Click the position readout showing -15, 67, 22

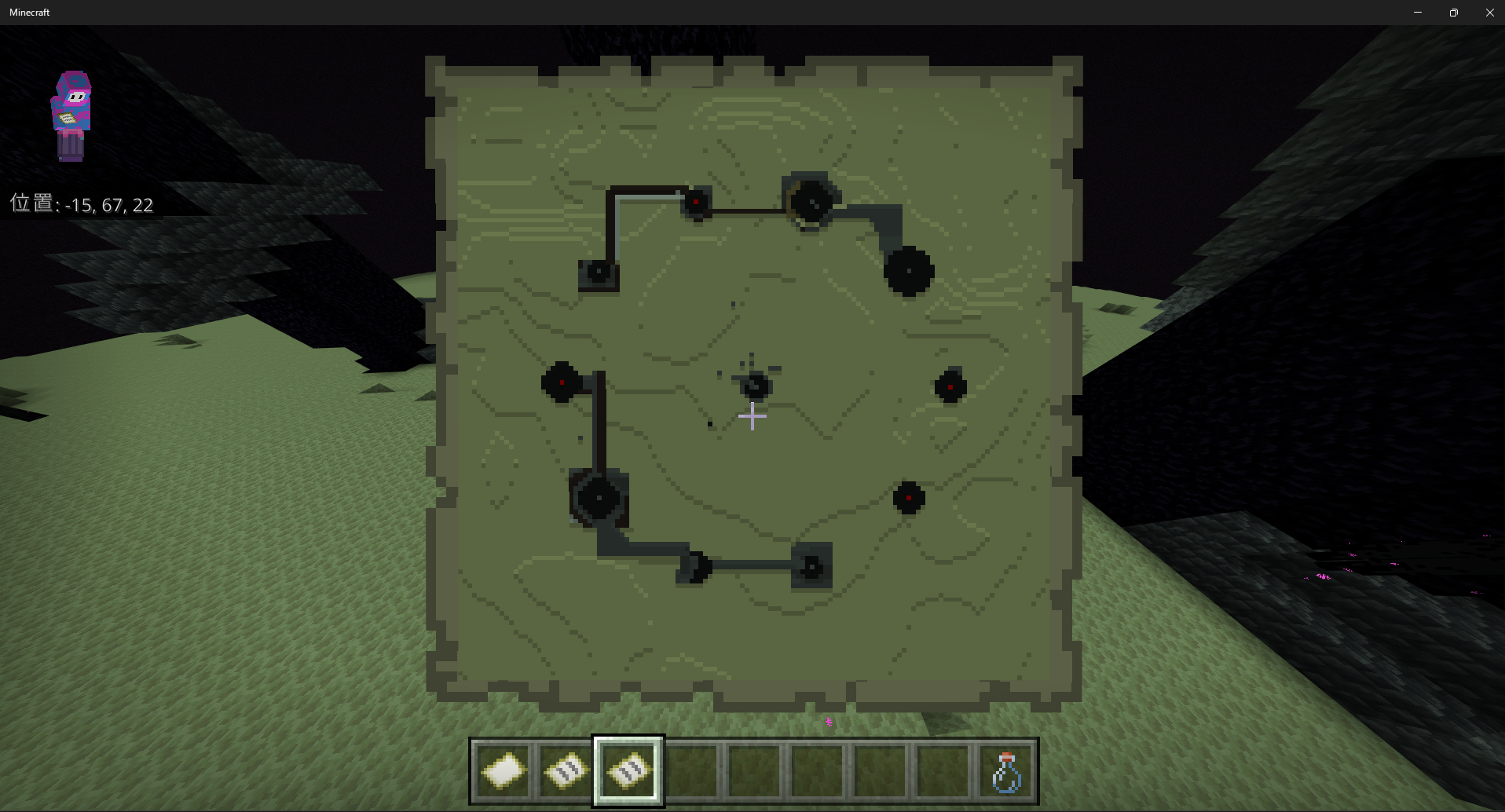pos(82,204)
